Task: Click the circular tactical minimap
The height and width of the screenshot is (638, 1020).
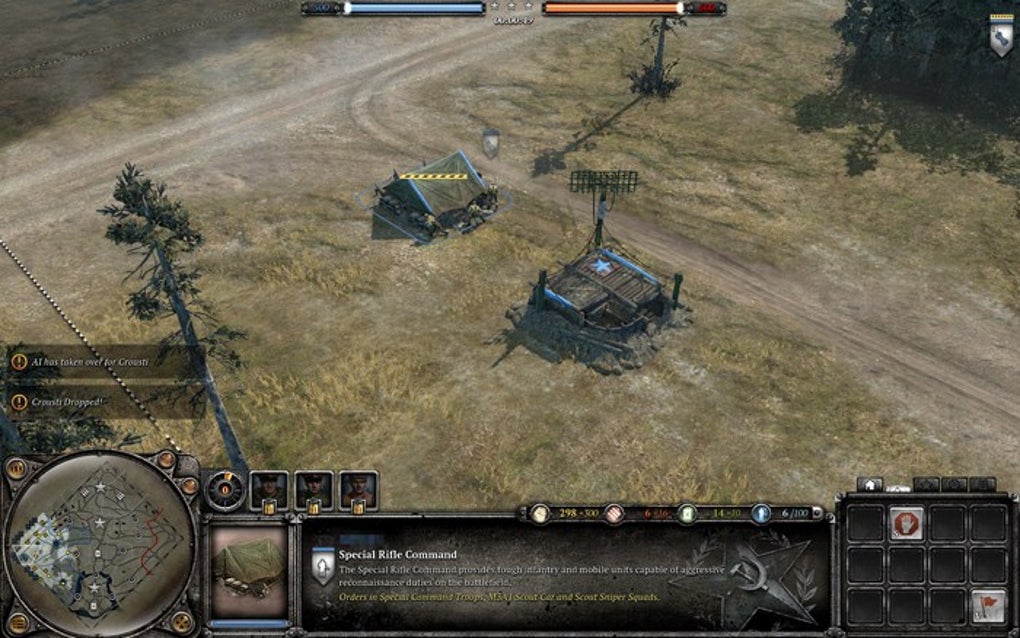Action: 98,543
